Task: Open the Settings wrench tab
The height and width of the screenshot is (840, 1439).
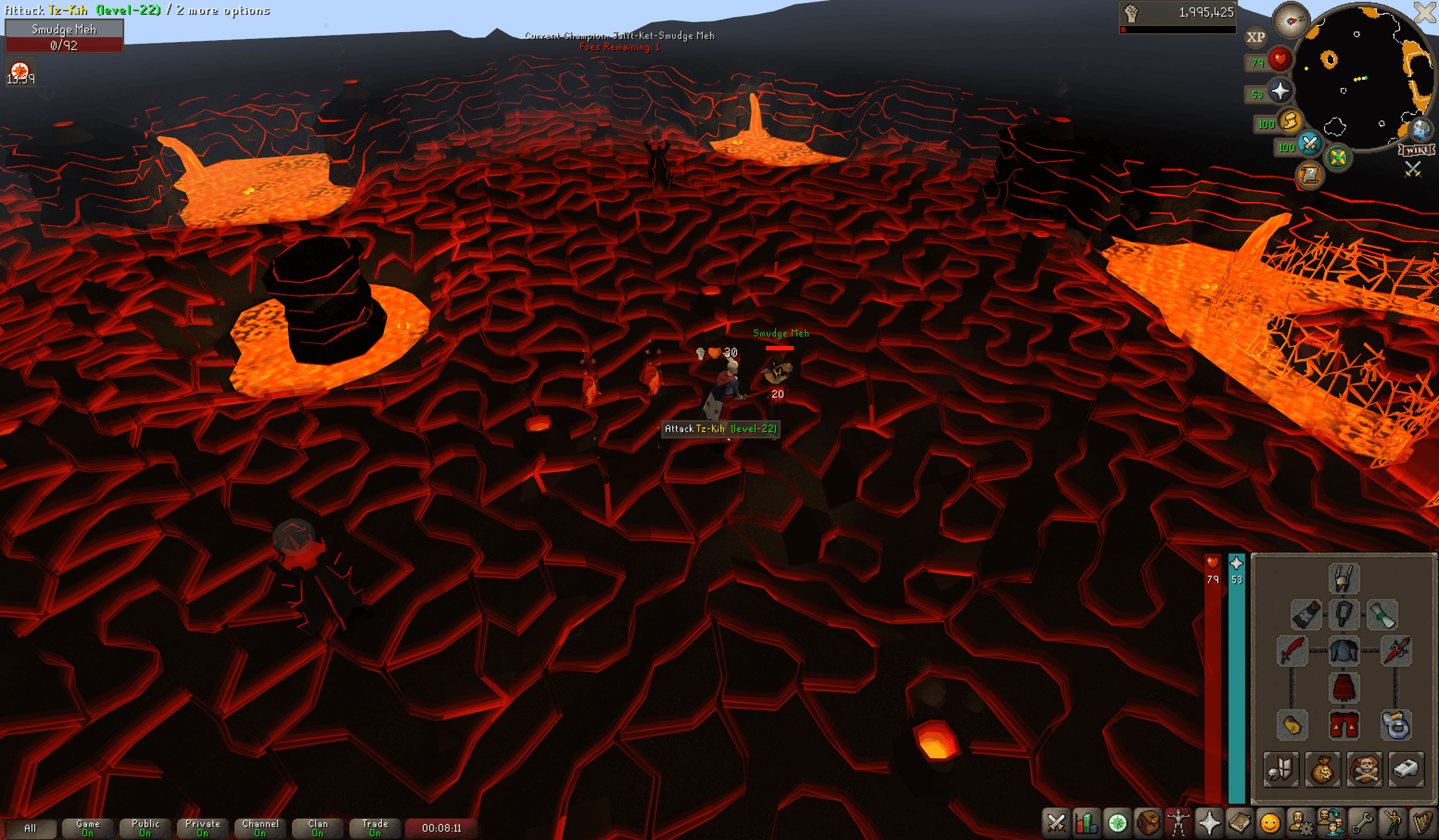Action: (1362, 823)
